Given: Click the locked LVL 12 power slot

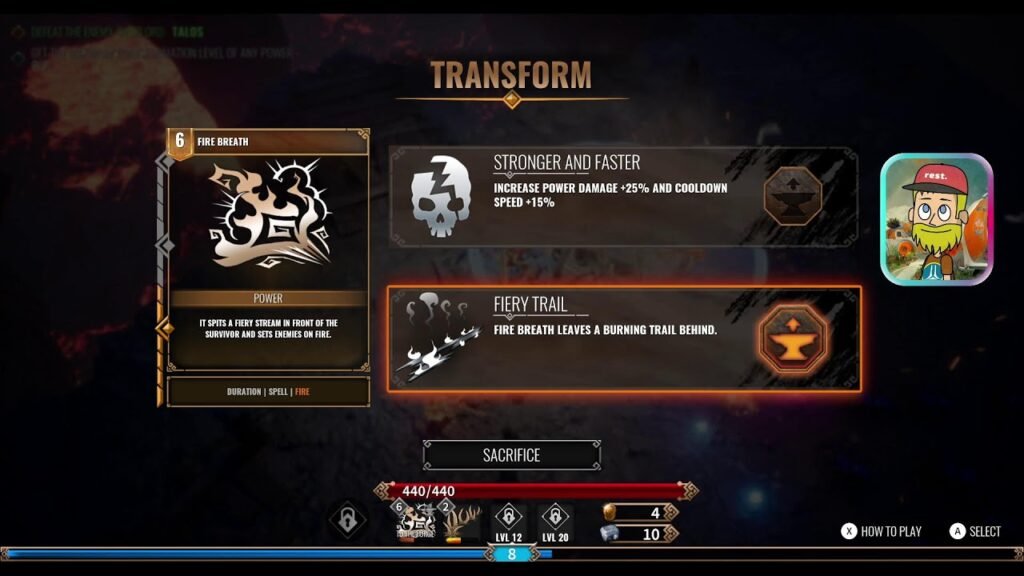Looking at the screenshot, I should coord(508,520).
